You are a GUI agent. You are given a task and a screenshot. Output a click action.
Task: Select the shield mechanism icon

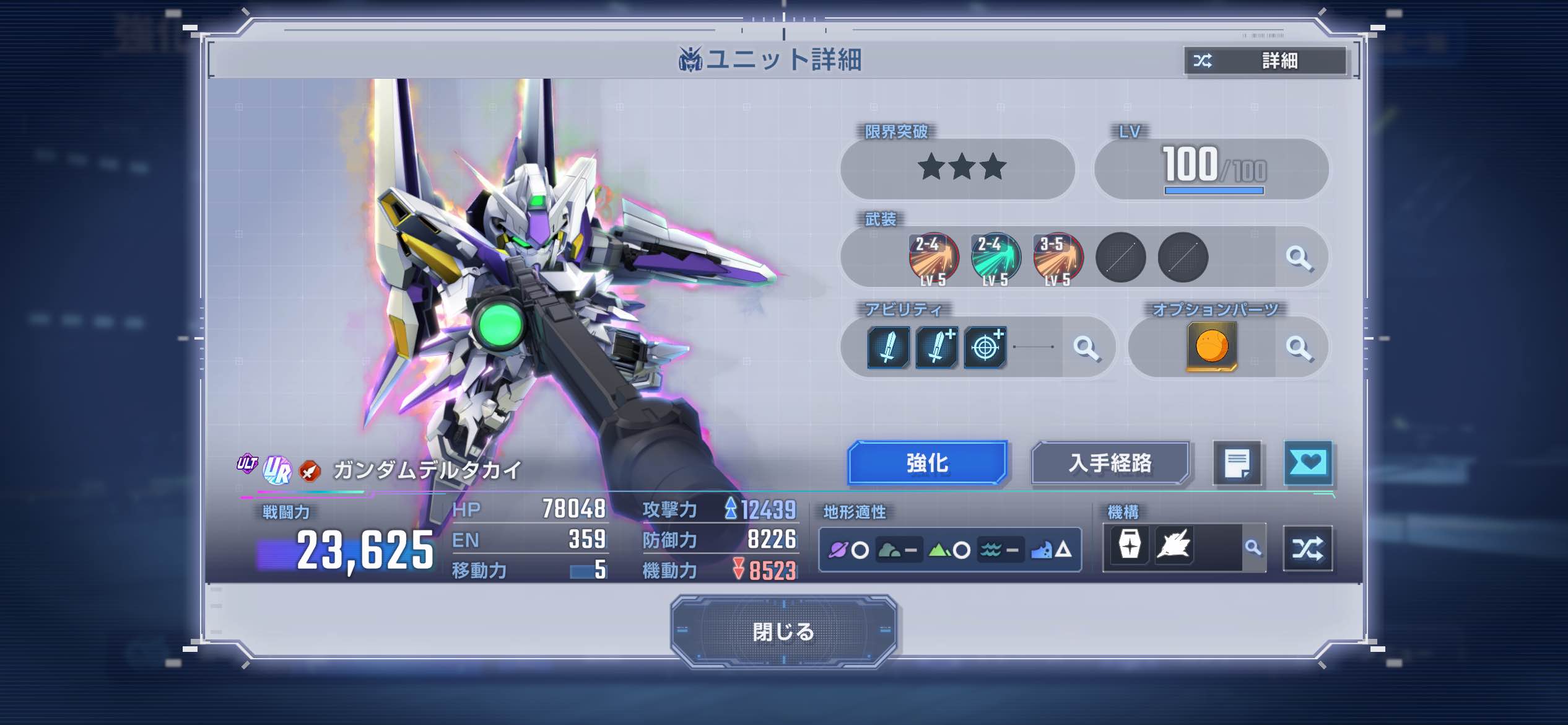coord(1130,546)
